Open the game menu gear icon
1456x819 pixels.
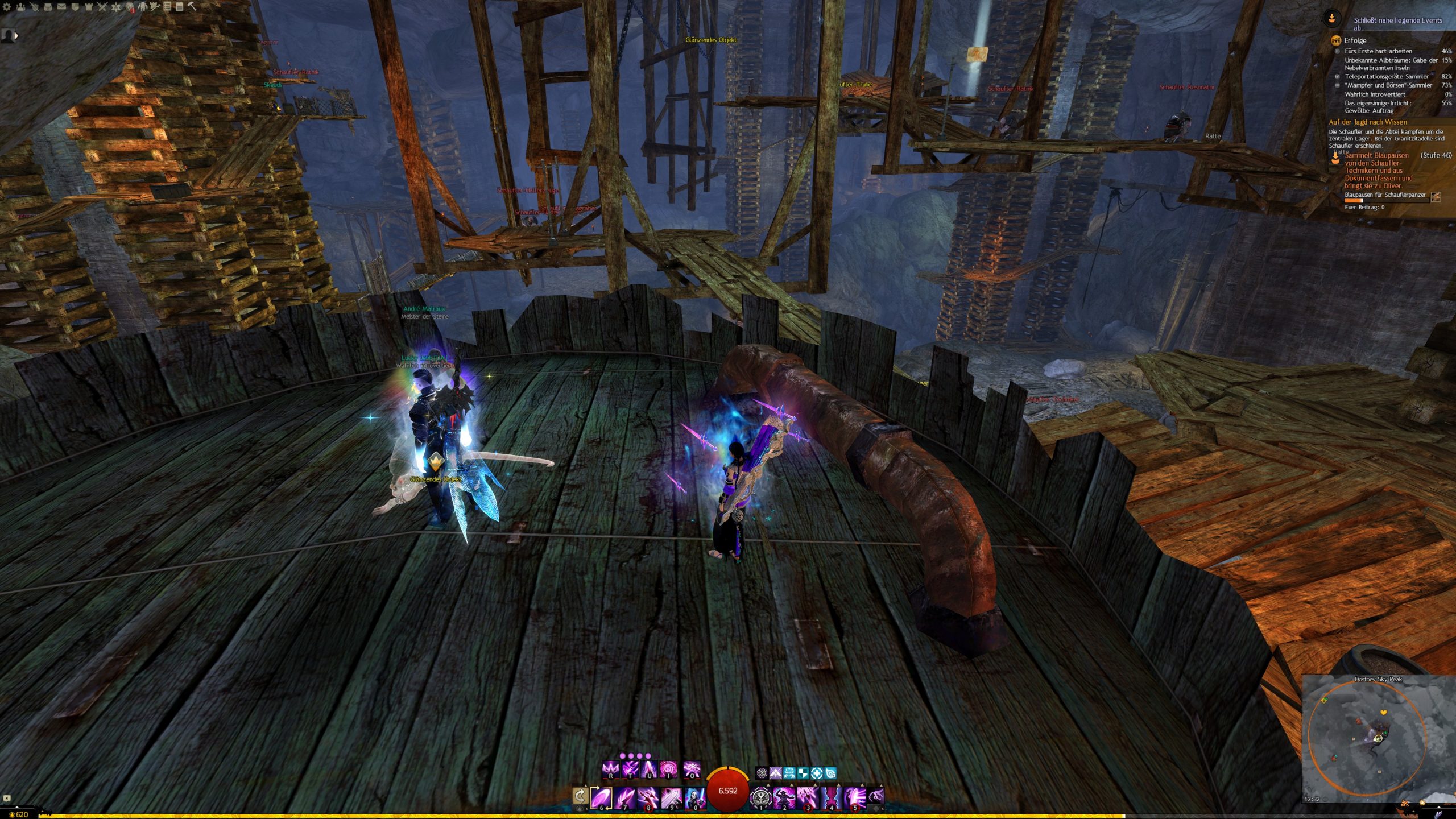coord(7,7)
